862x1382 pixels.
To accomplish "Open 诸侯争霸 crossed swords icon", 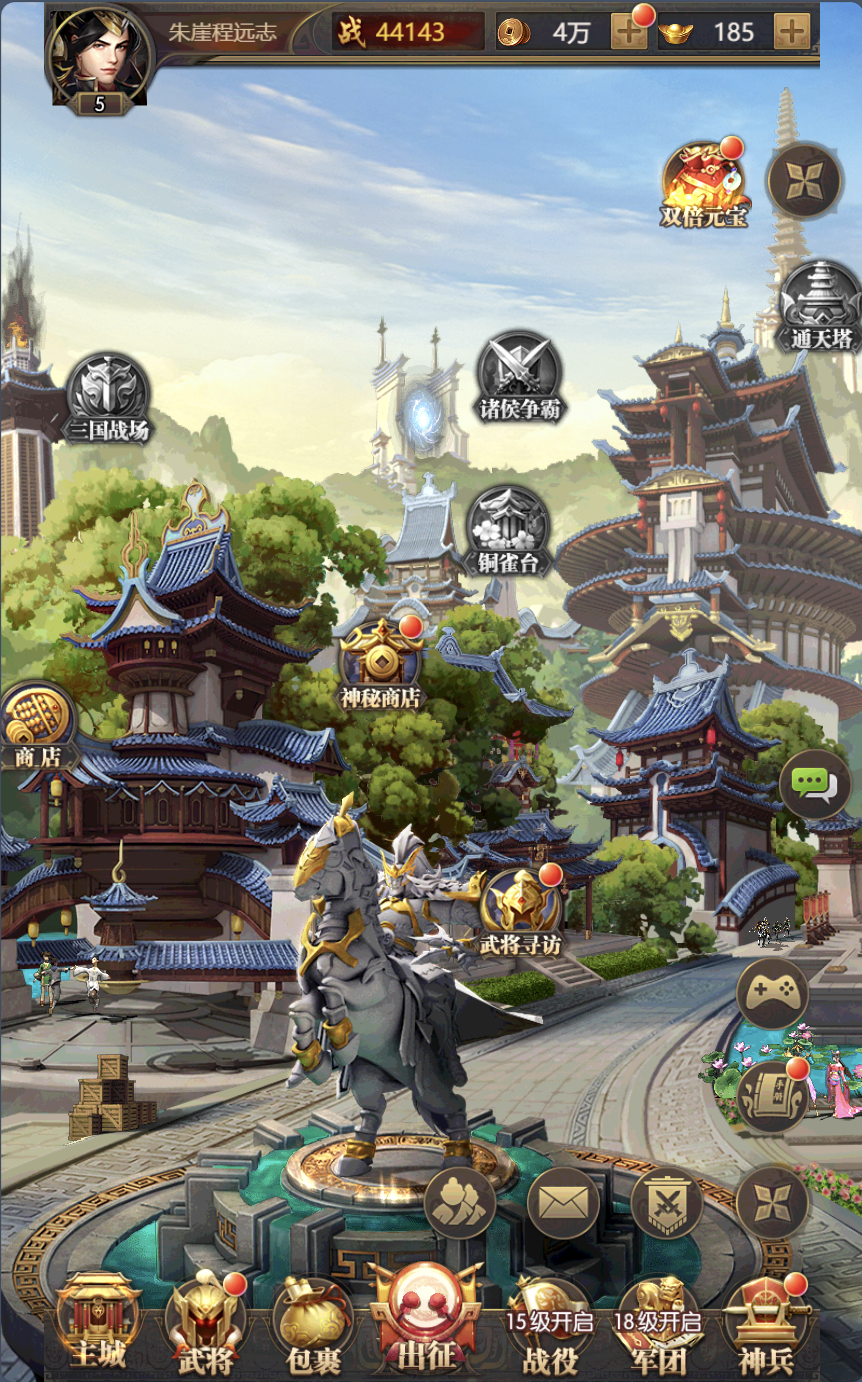I will point(518,374).
